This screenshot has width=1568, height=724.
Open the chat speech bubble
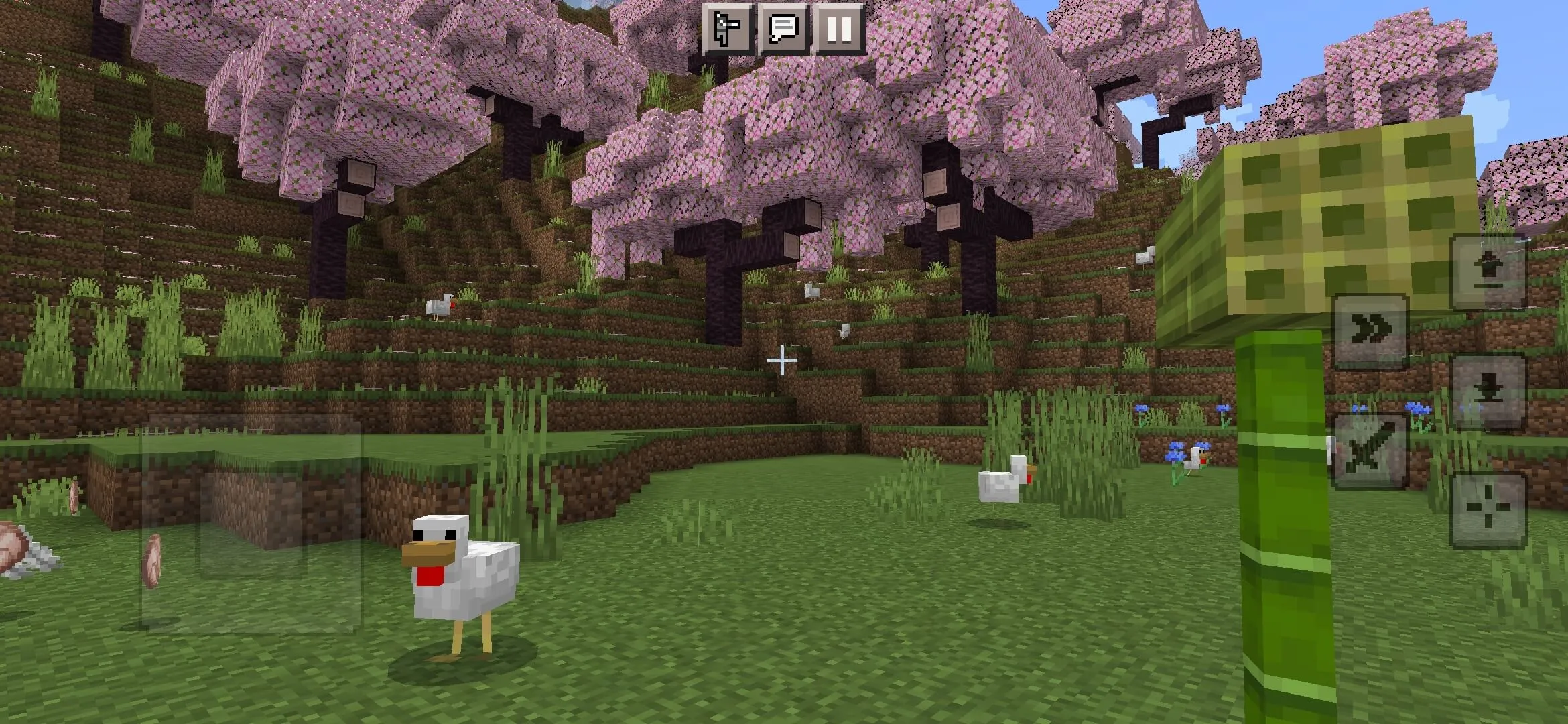tap(783, 28)
